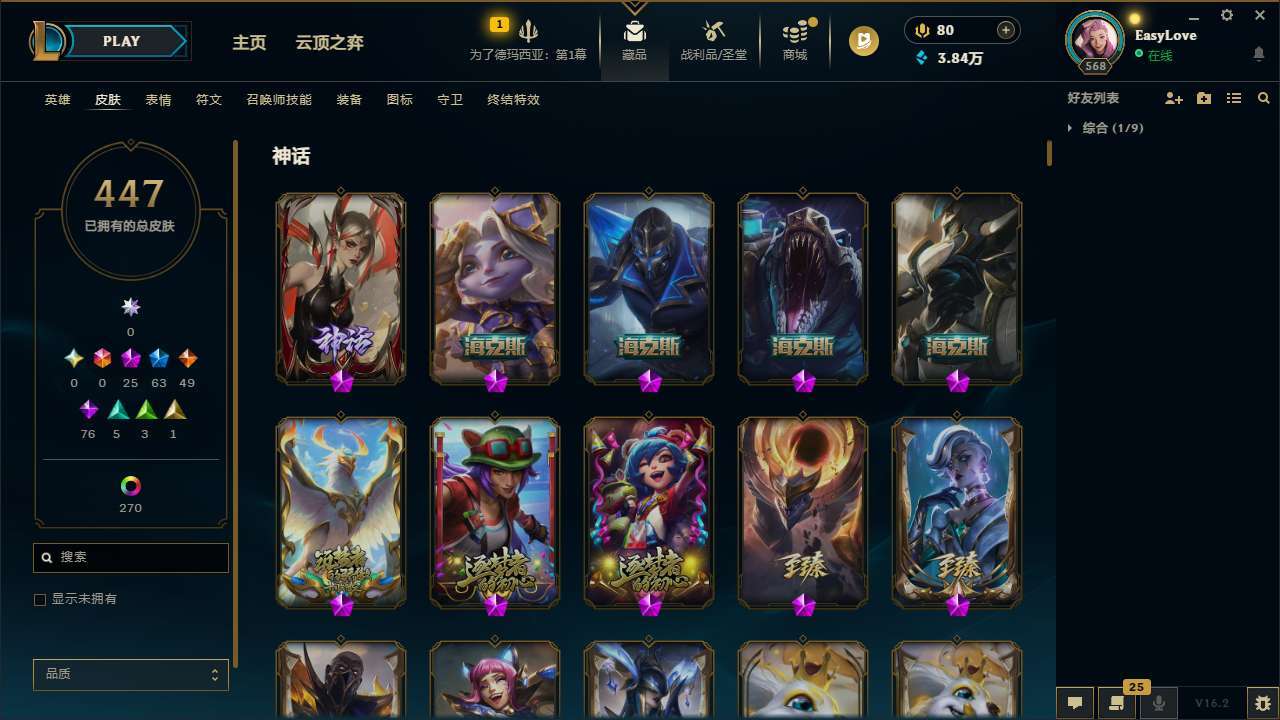
Task: Open the chat bubble icon
Action: click(1075, 703)
